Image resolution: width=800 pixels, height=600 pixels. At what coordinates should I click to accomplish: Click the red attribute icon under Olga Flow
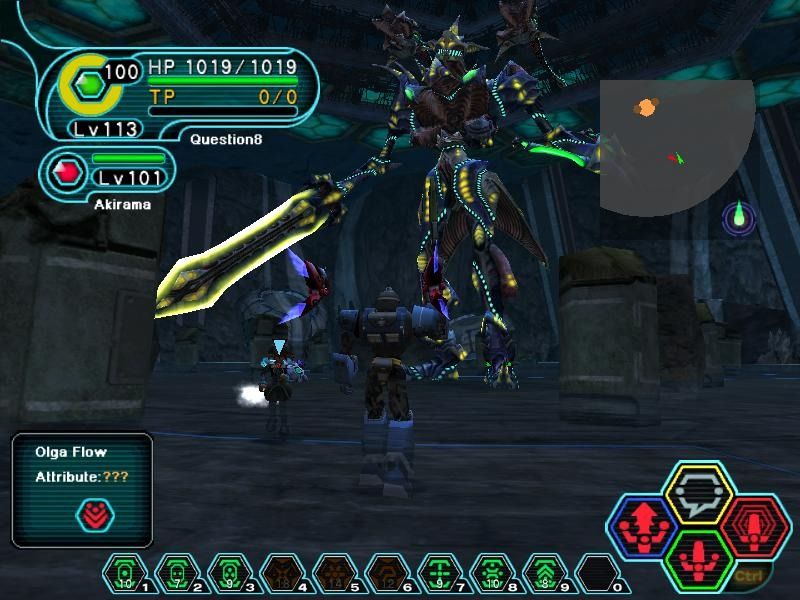click(x=95, y=515)
